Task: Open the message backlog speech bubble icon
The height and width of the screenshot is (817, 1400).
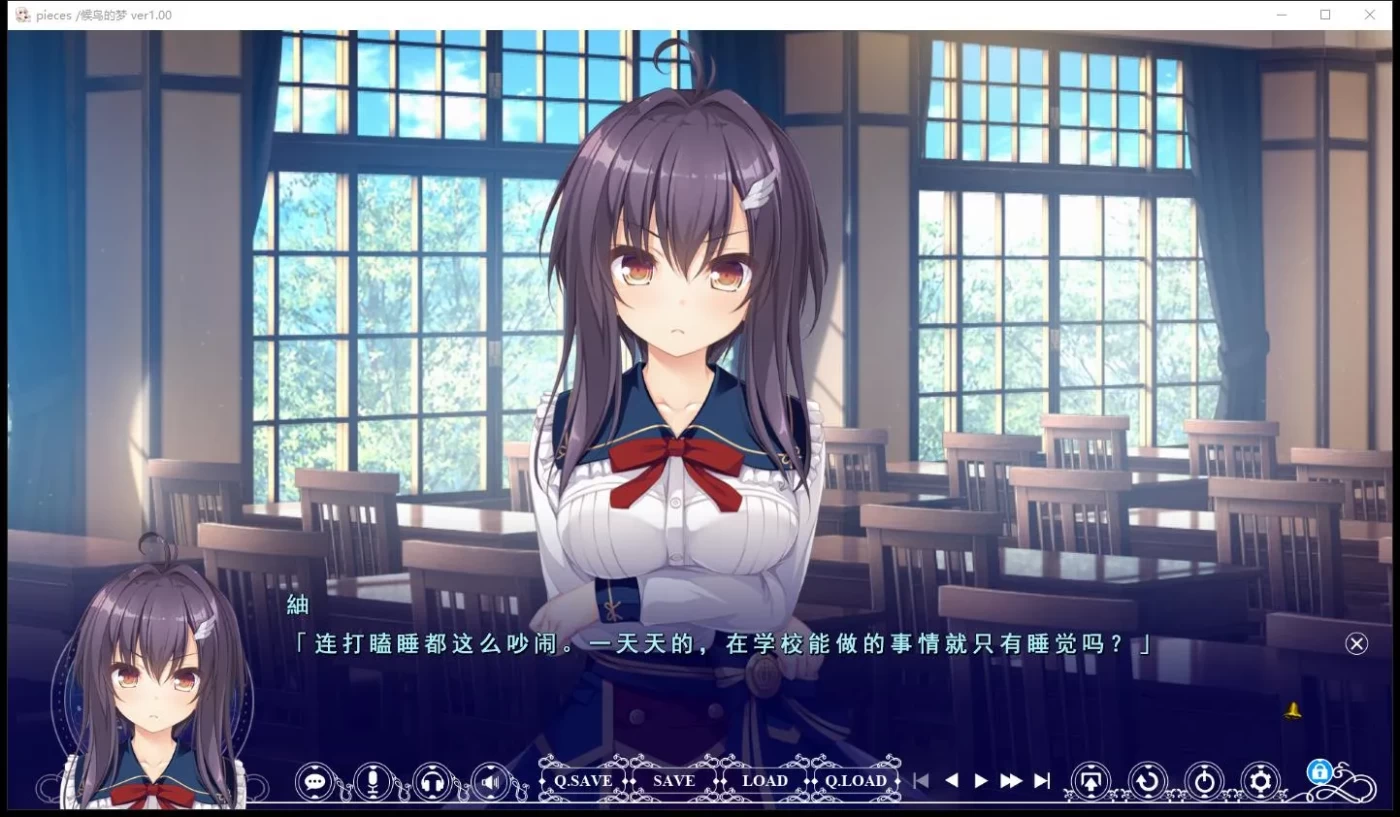Action: click(315, 781)
